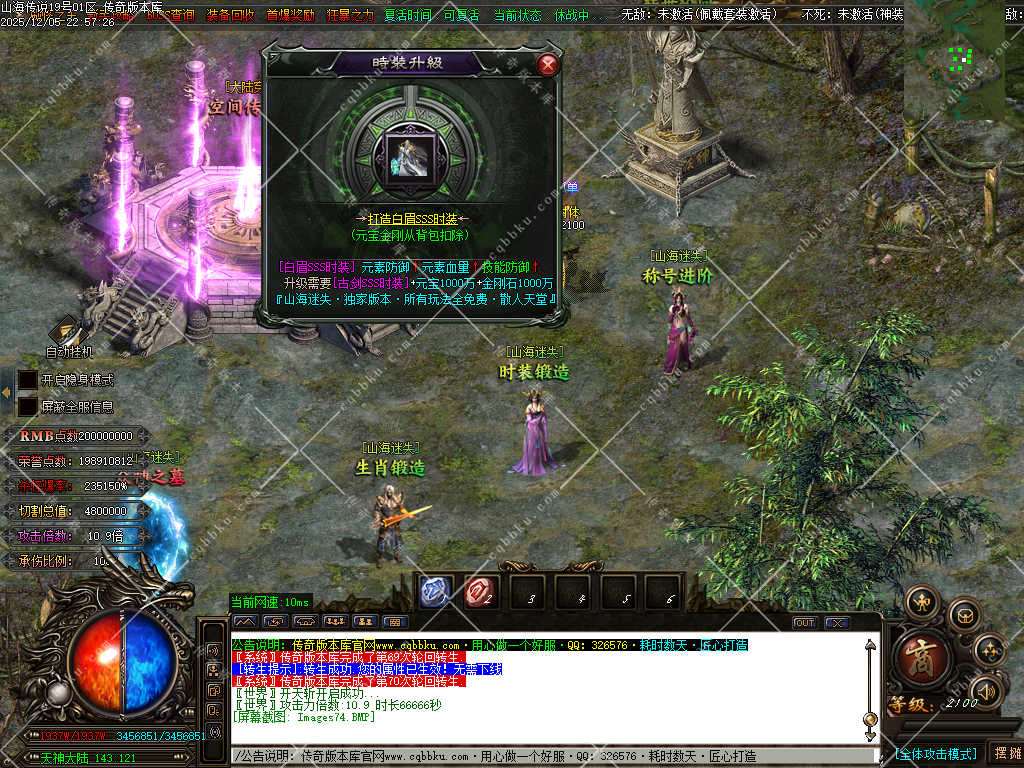Screen dimensions: 1024x768
Task: Toggle the 开启隐身模式 stealth checkbox
Action: pyautogui.click(x=27, y=380)
